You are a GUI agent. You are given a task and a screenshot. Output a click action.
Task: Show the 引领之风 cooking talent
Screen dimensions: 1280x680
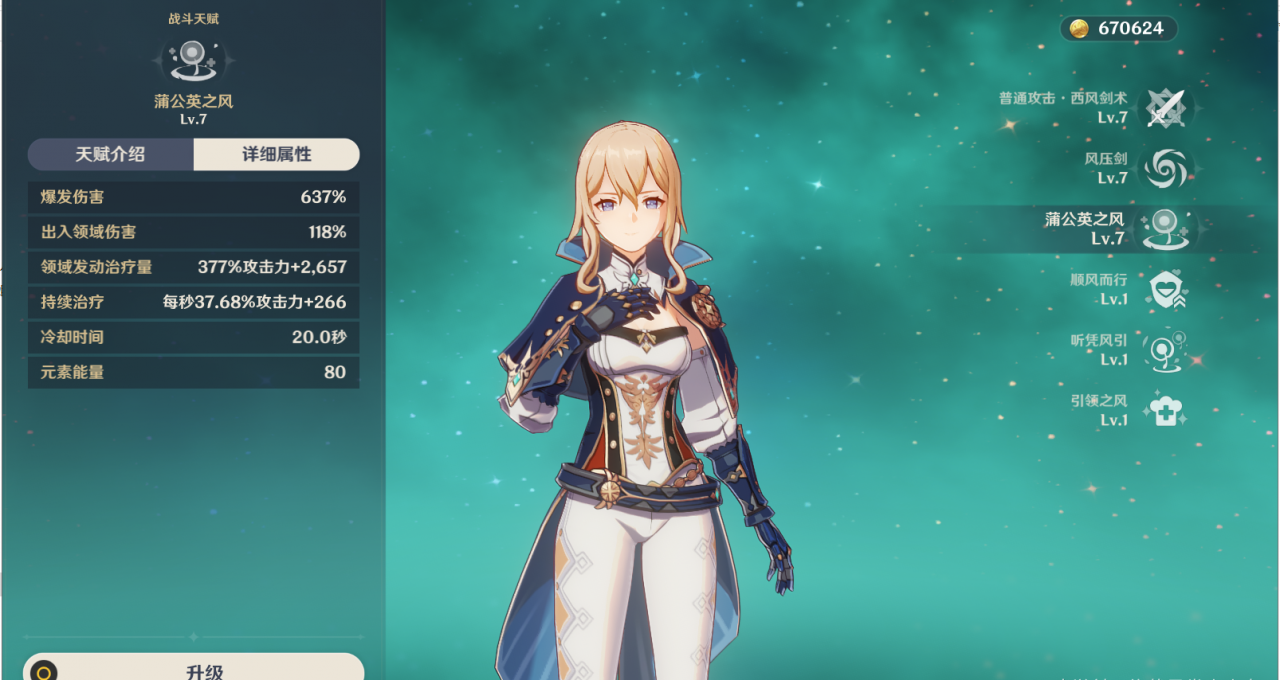tap(1164, 410)
